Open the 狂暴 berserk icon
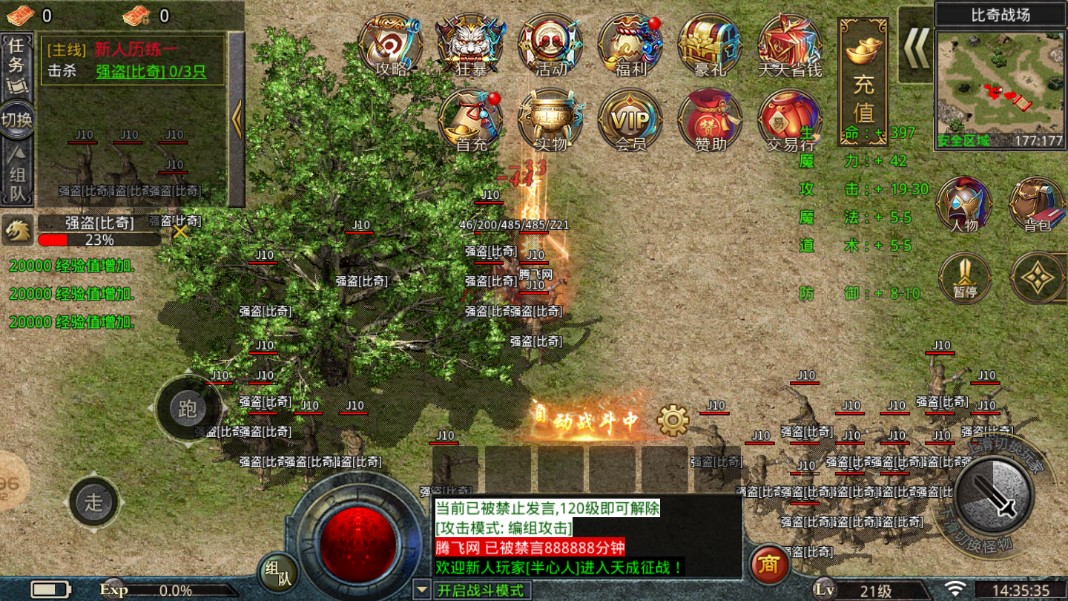1068x601 pixels. coord(470,44)
